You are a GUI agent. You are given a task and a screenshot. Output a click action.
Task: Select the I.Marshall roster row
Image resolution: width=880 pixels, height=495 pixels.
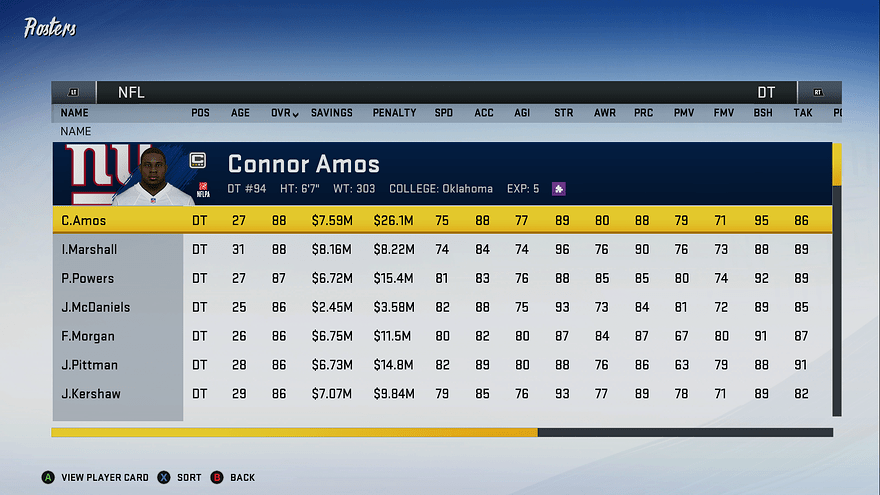[x=440, y=249]
